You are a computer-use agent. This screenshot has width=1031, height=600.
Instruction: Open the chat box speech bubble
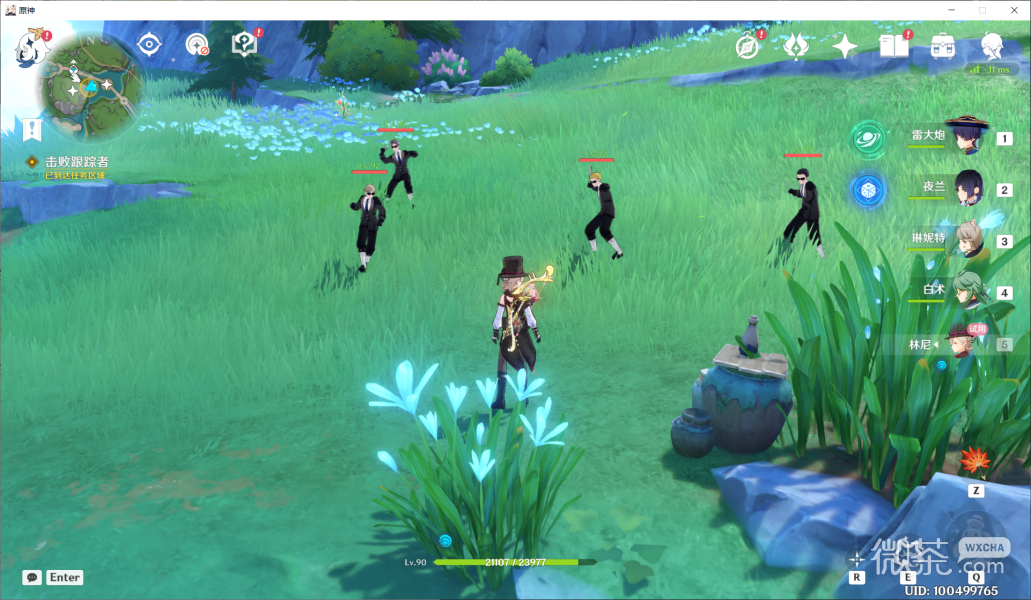(x=32, y=577)
